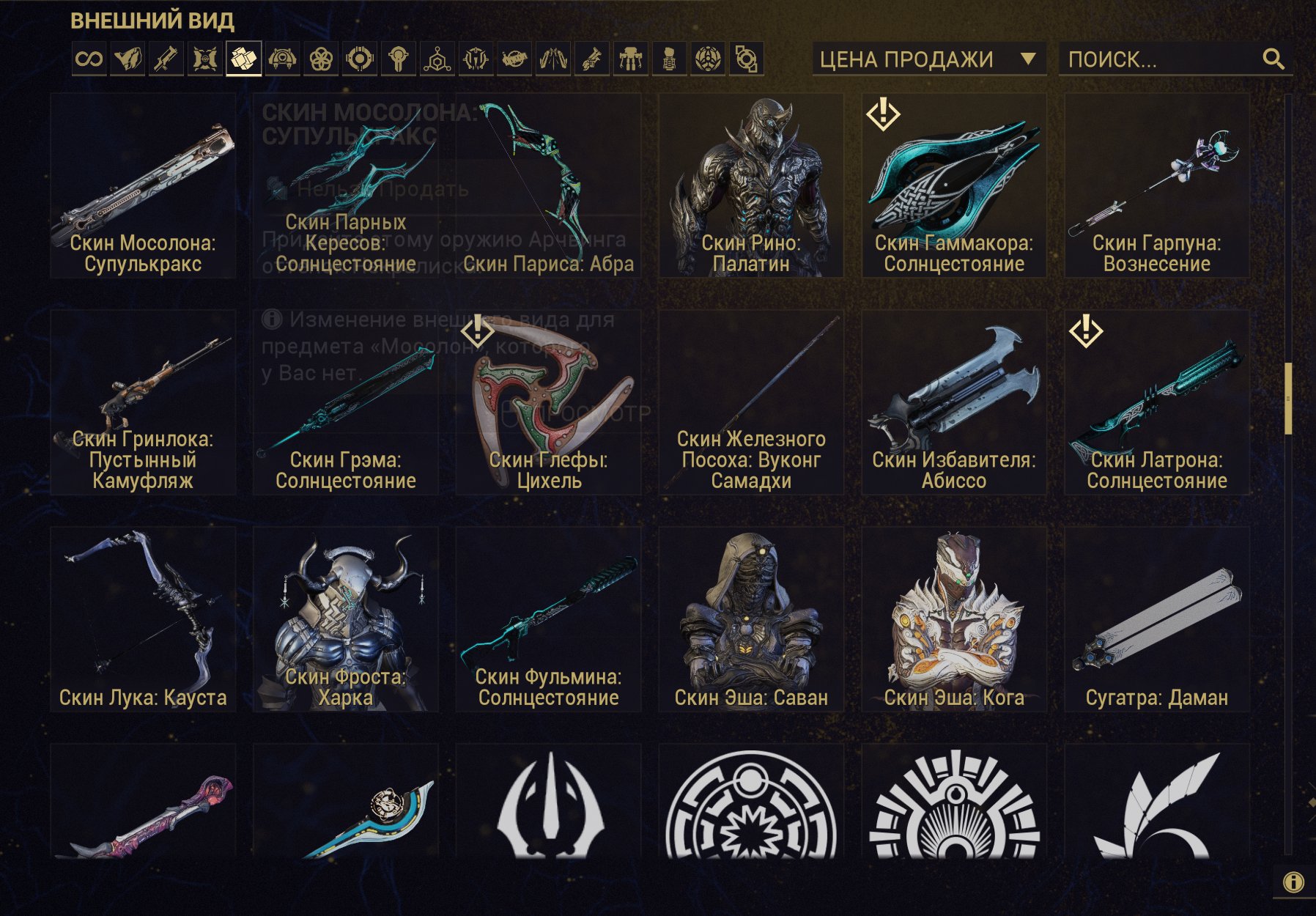Select Скин Гарпуна: Вознесение item
Viewport: 1316px width, 916px height.
[x=1157, y=185]
